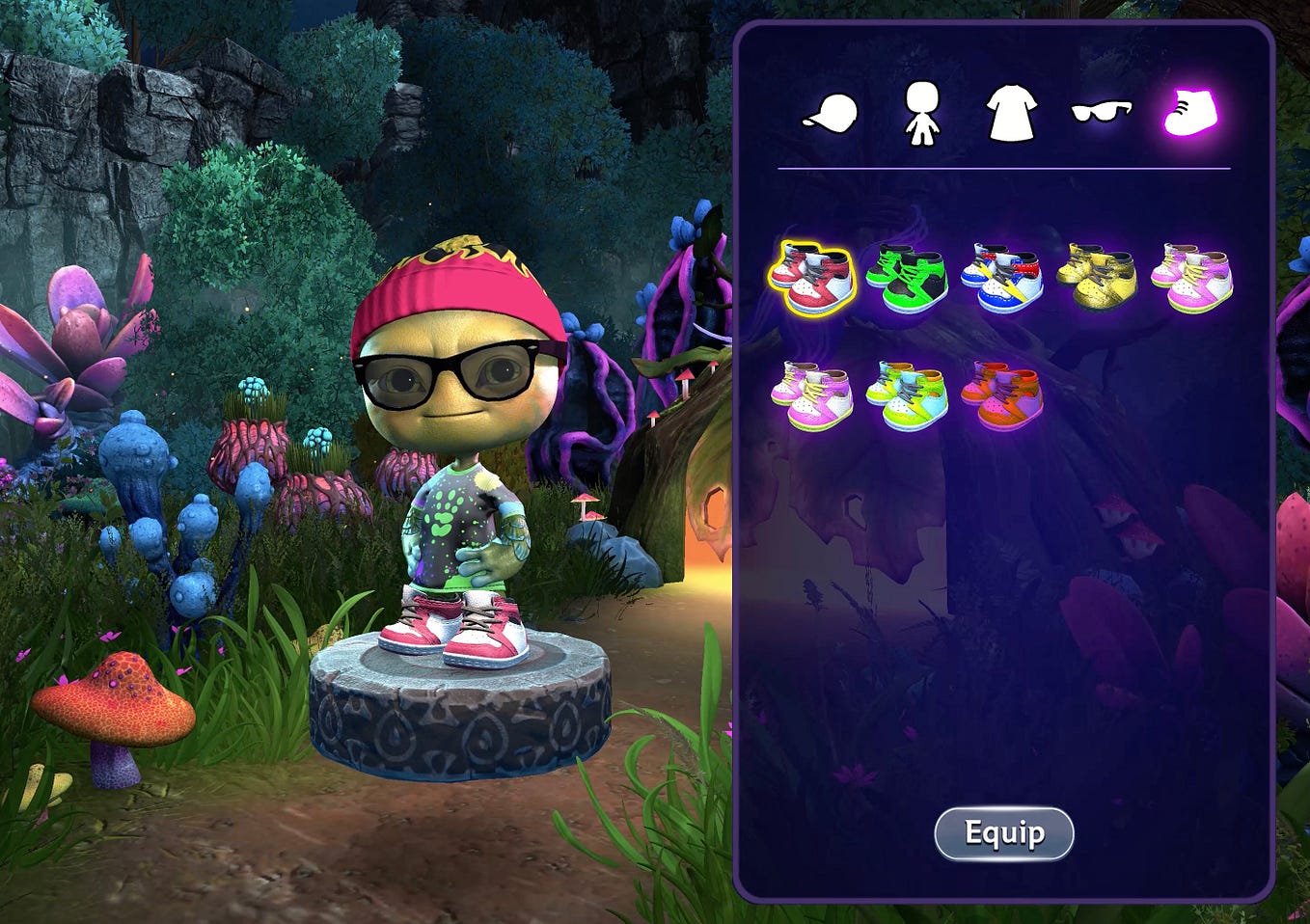Choose the blue, red and yellow sneakers
The width and height of the screenshot is (1310, 924).
pos(1003,279)
